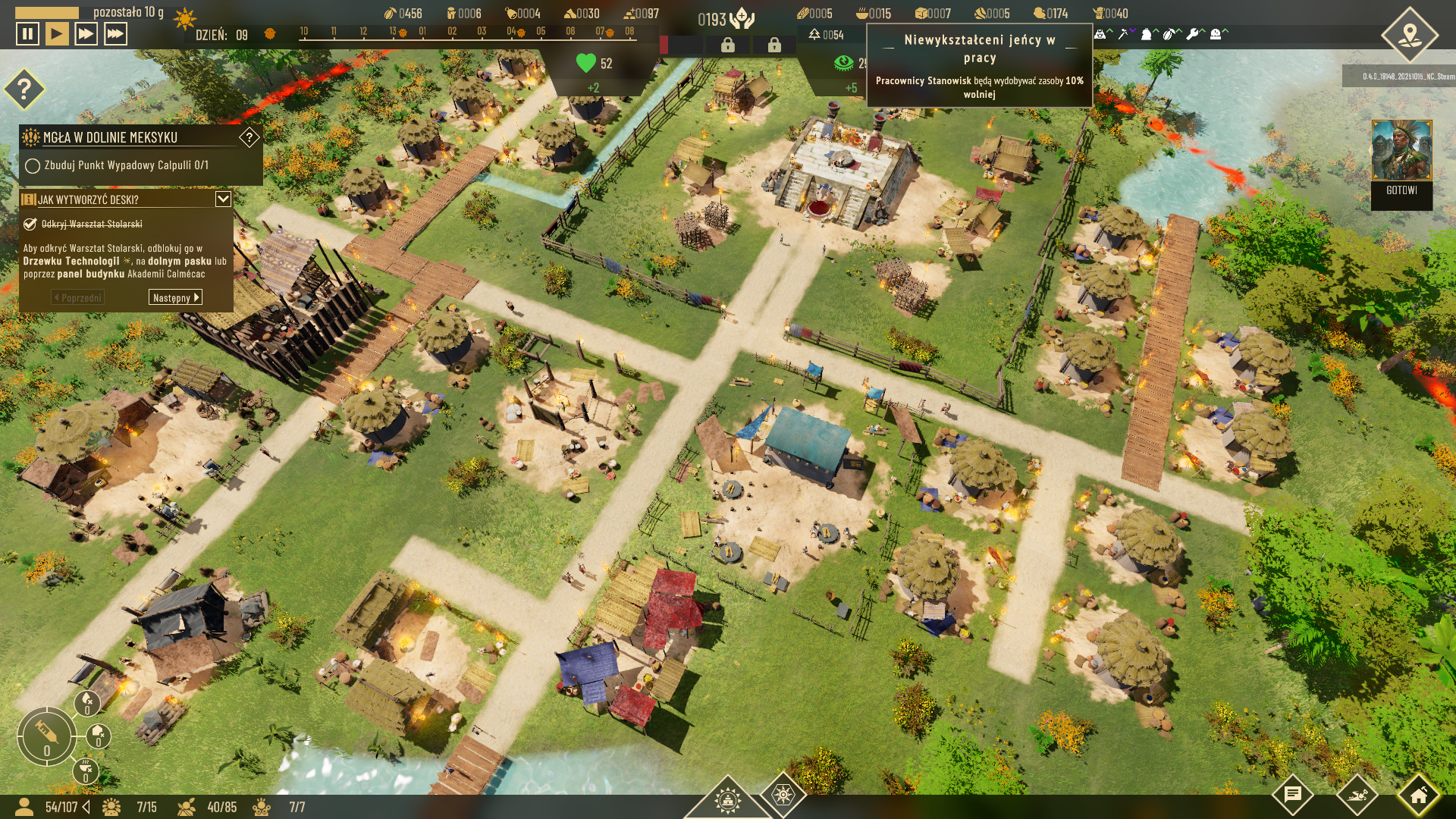Open the message log speech bubble

[1293, 795]
